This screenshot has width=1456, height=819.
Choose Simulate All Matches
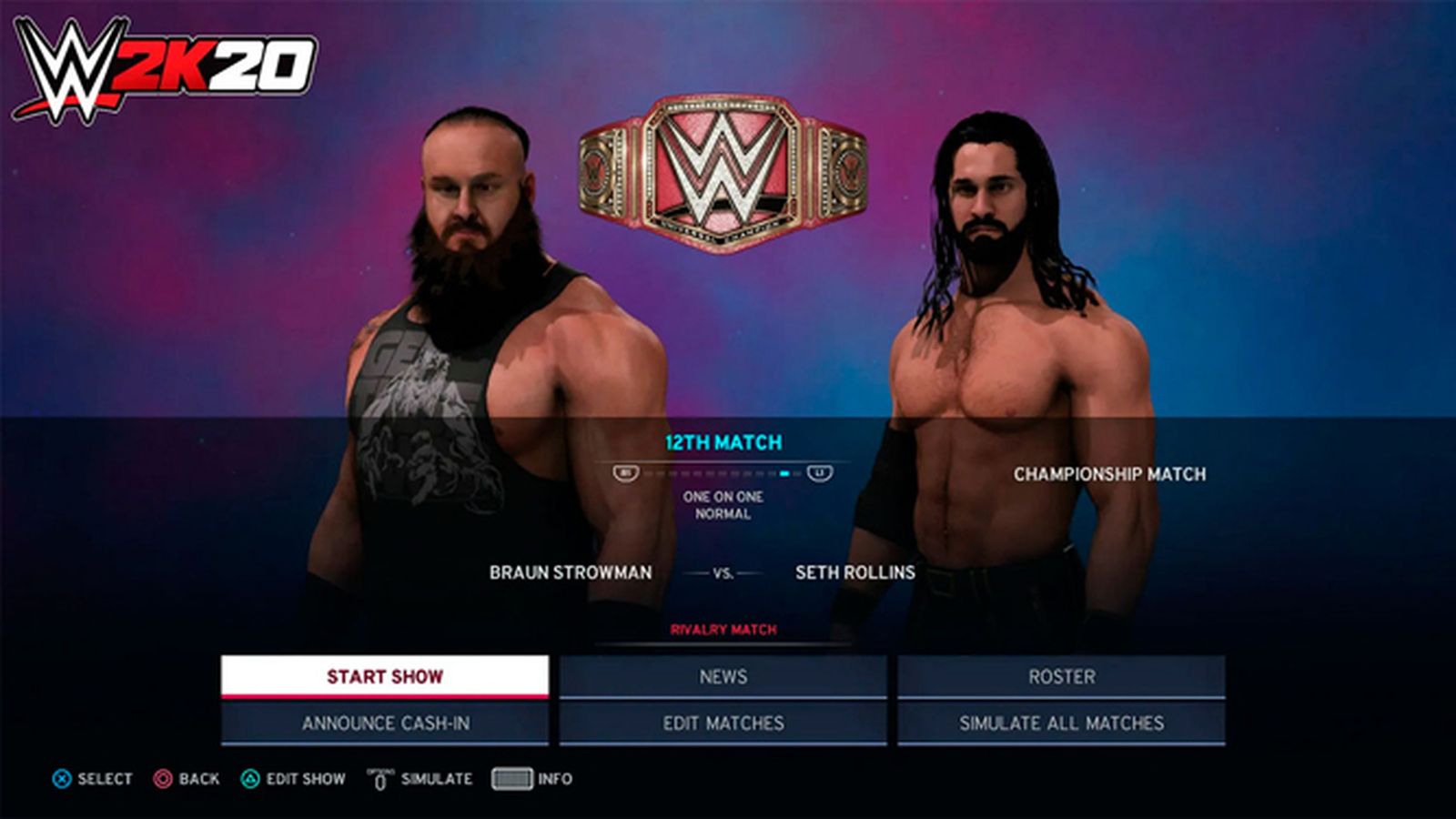pyautogui.click(x=1061, y=723)
